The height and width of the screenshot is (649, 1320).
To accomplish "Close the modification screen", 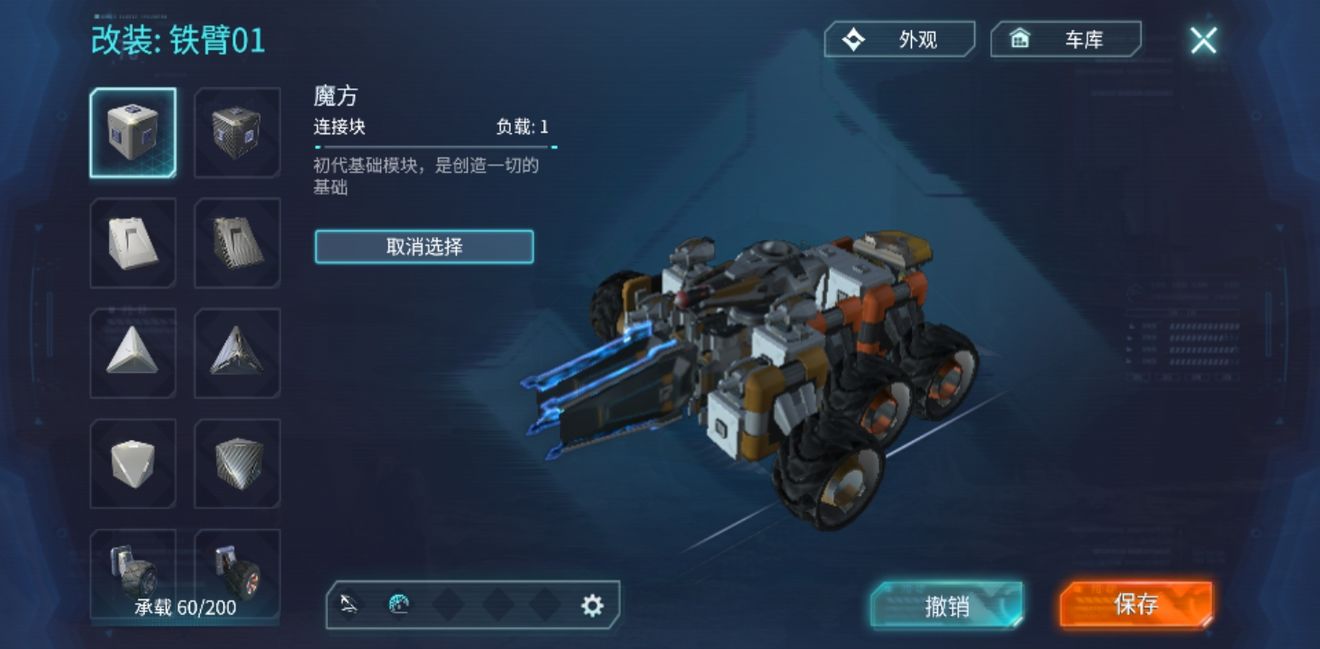I will point(1203,40).
